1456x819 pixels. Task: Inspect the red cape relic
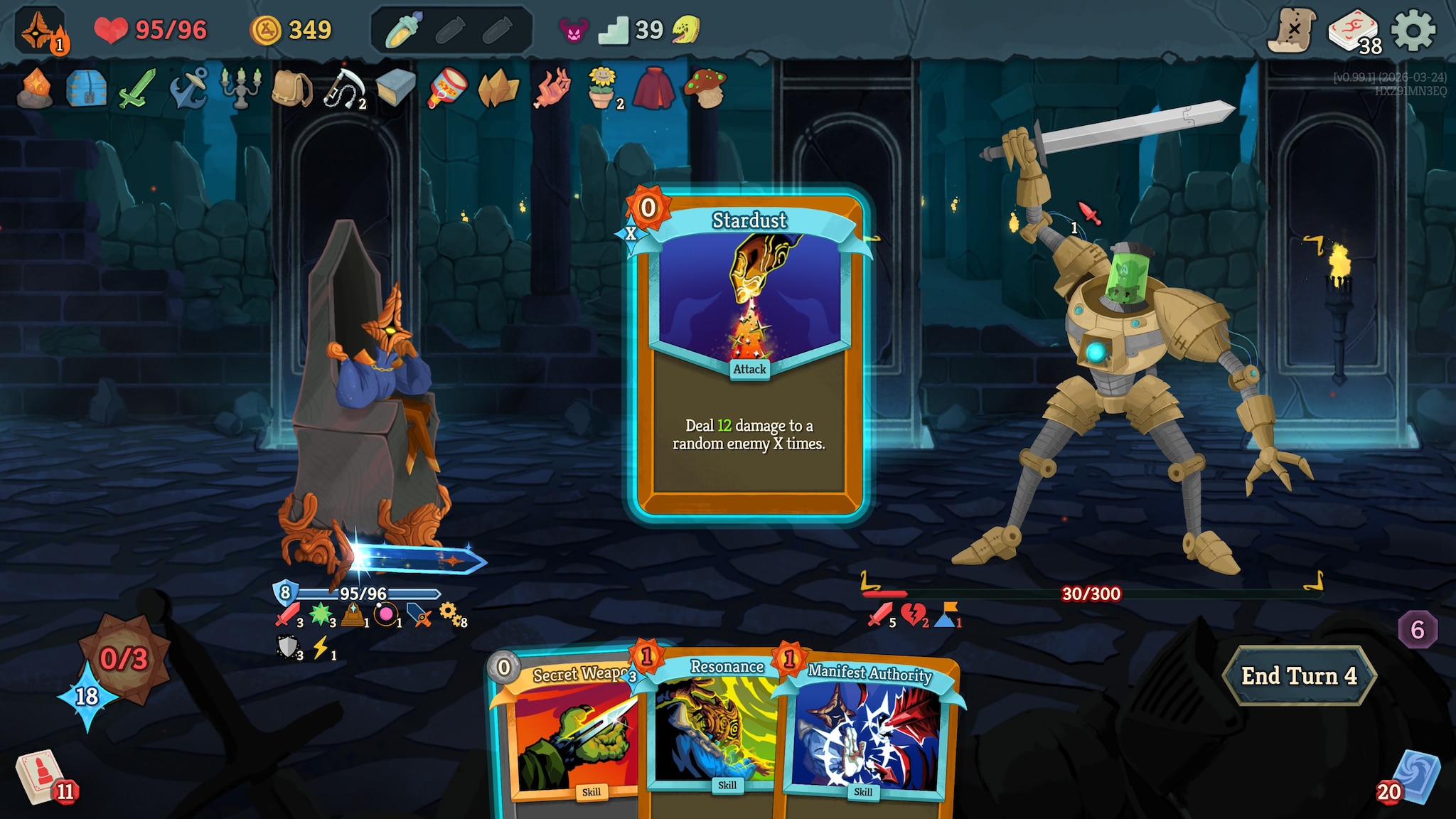(x=653, y=89)
